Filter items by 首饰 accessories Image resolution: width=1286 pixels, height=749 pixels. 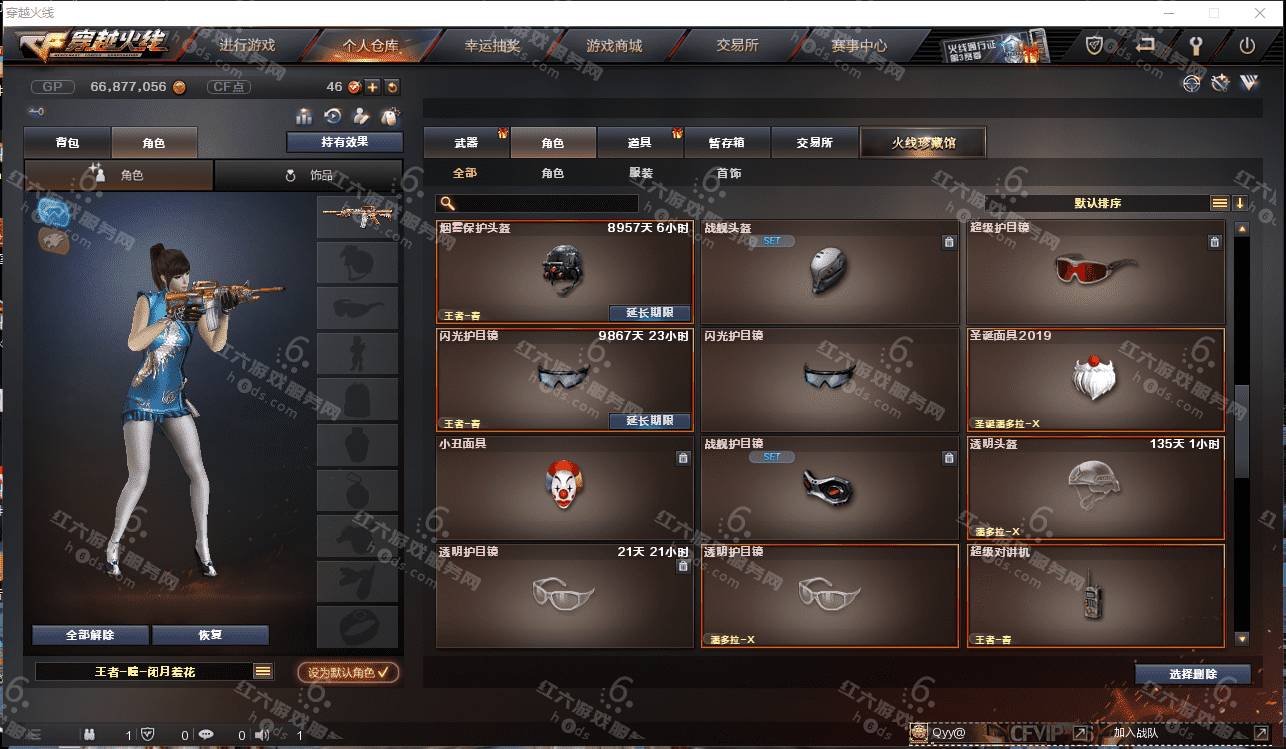[729, 174]
